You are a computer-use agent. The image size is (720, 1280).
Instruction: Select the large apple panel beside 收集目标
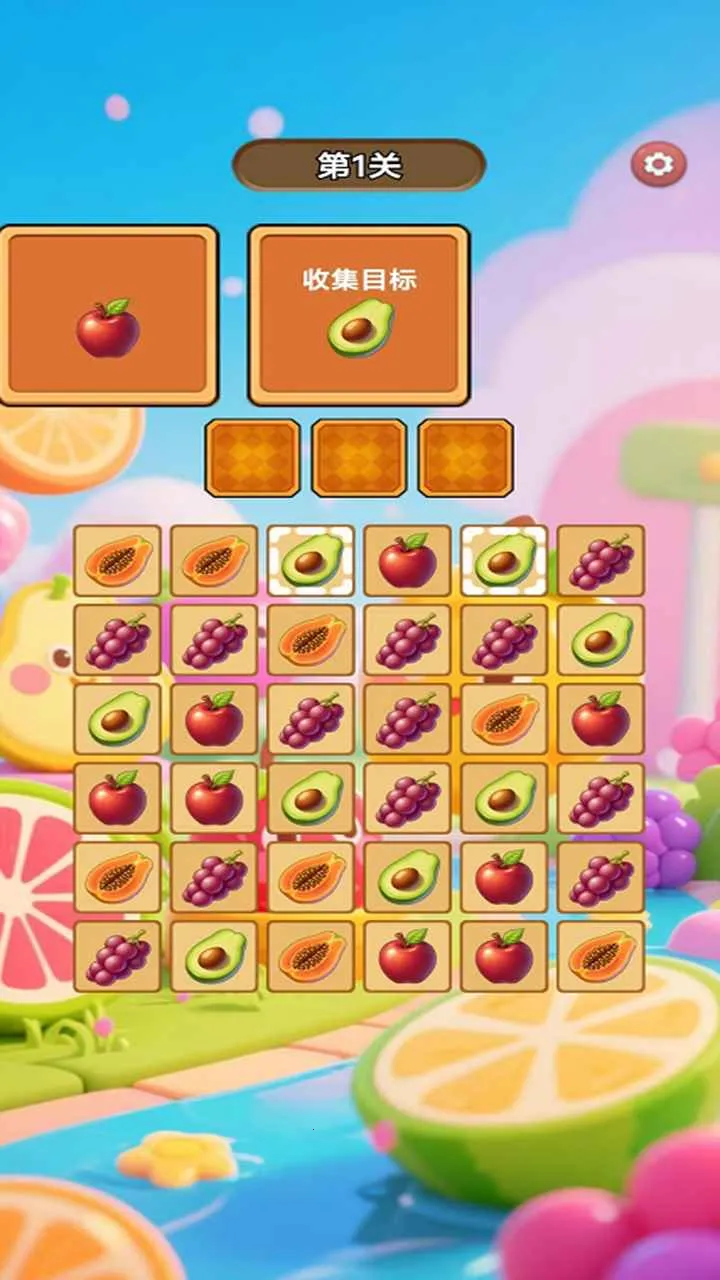point(108,315)
